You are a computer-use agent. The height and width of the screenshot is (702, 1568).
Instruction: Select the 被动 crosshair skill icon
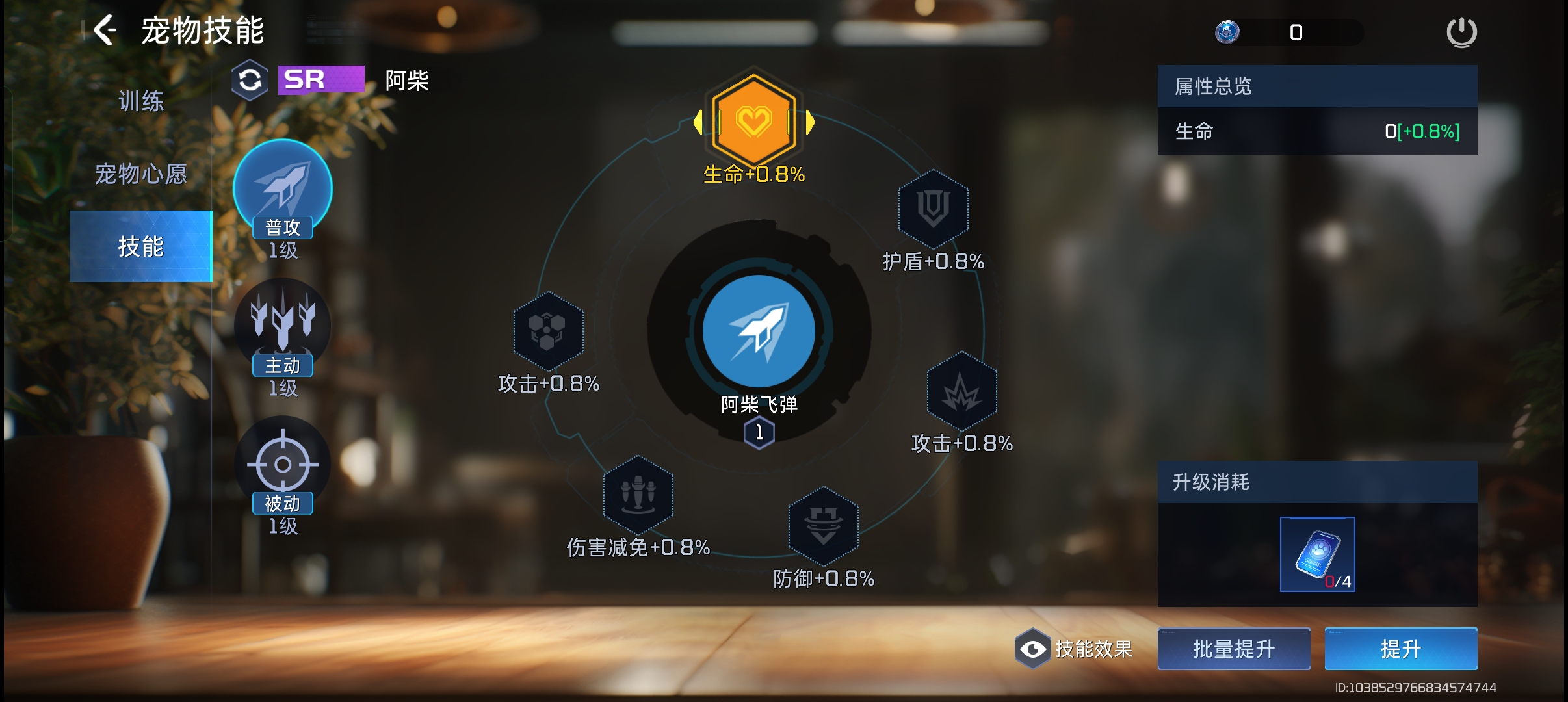coord(283,463)
